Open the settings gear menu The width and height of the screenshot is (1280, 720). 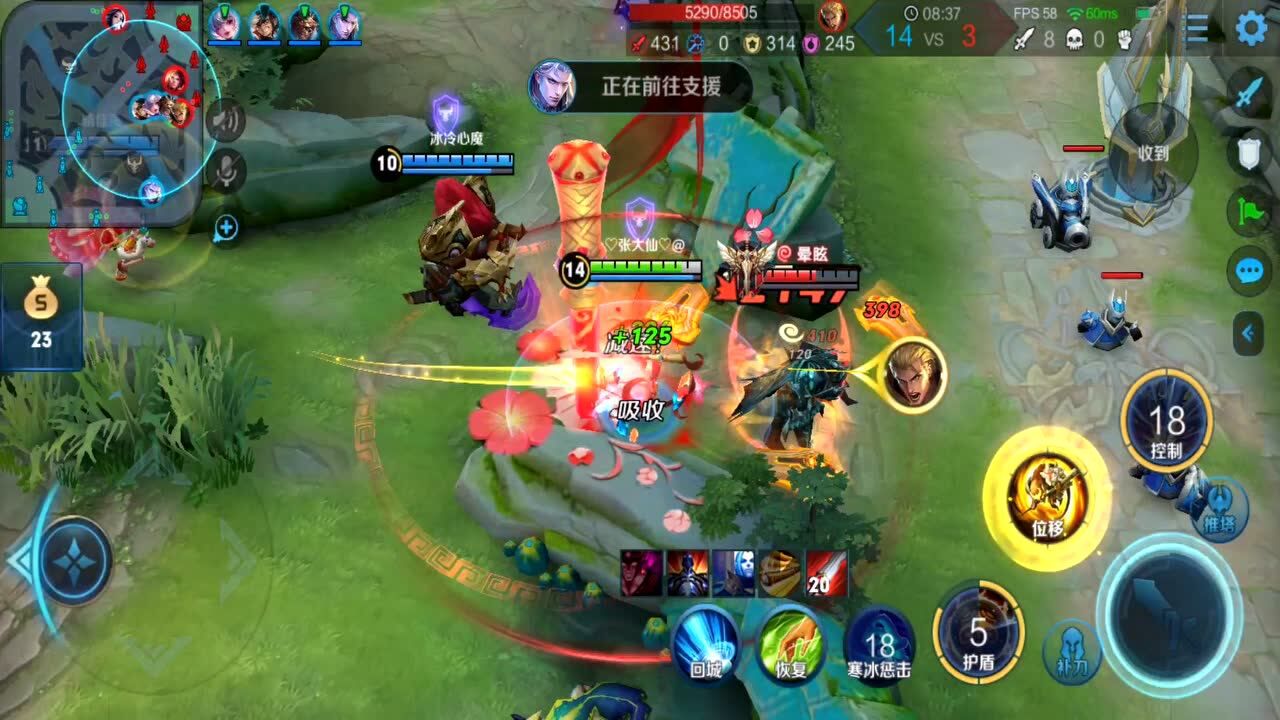[1251, 28]
